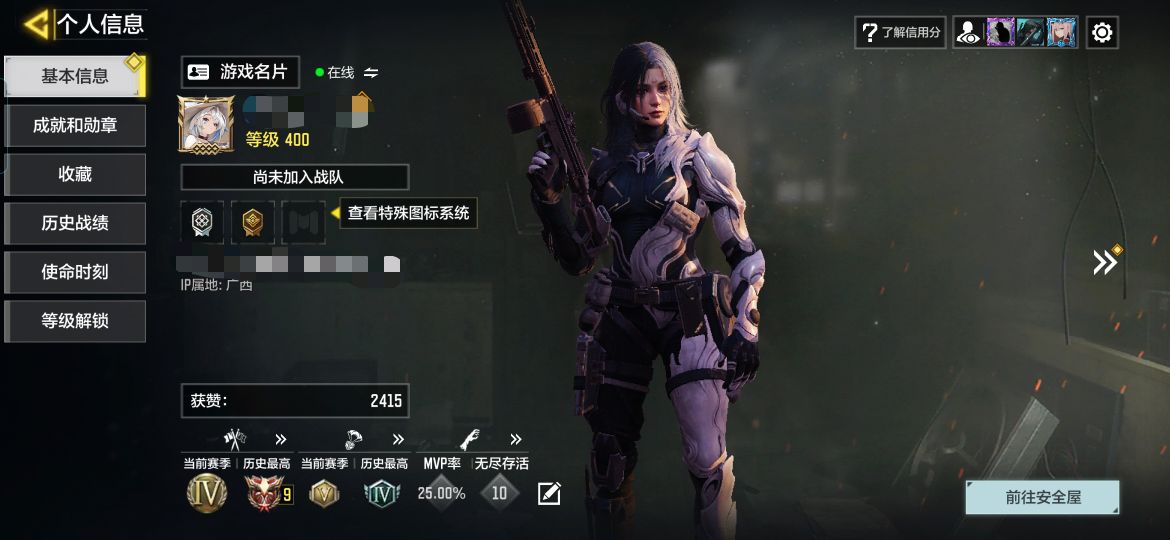Switch to the 使命时刻 tab
Screen dimensions: 1170x540
pyautogui.click(x=75, y=272)
